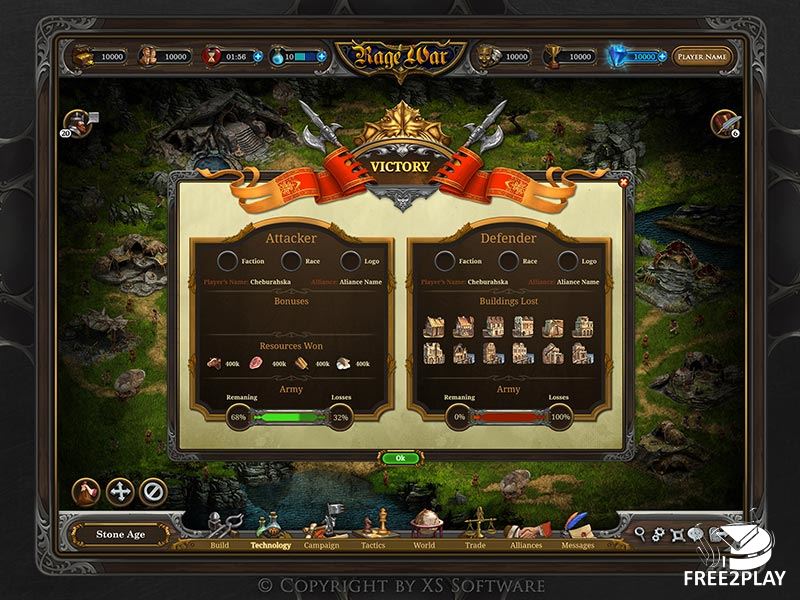Click the crossed-circle cancel button
Screen dimensions: 800x600
coord(152,491)
